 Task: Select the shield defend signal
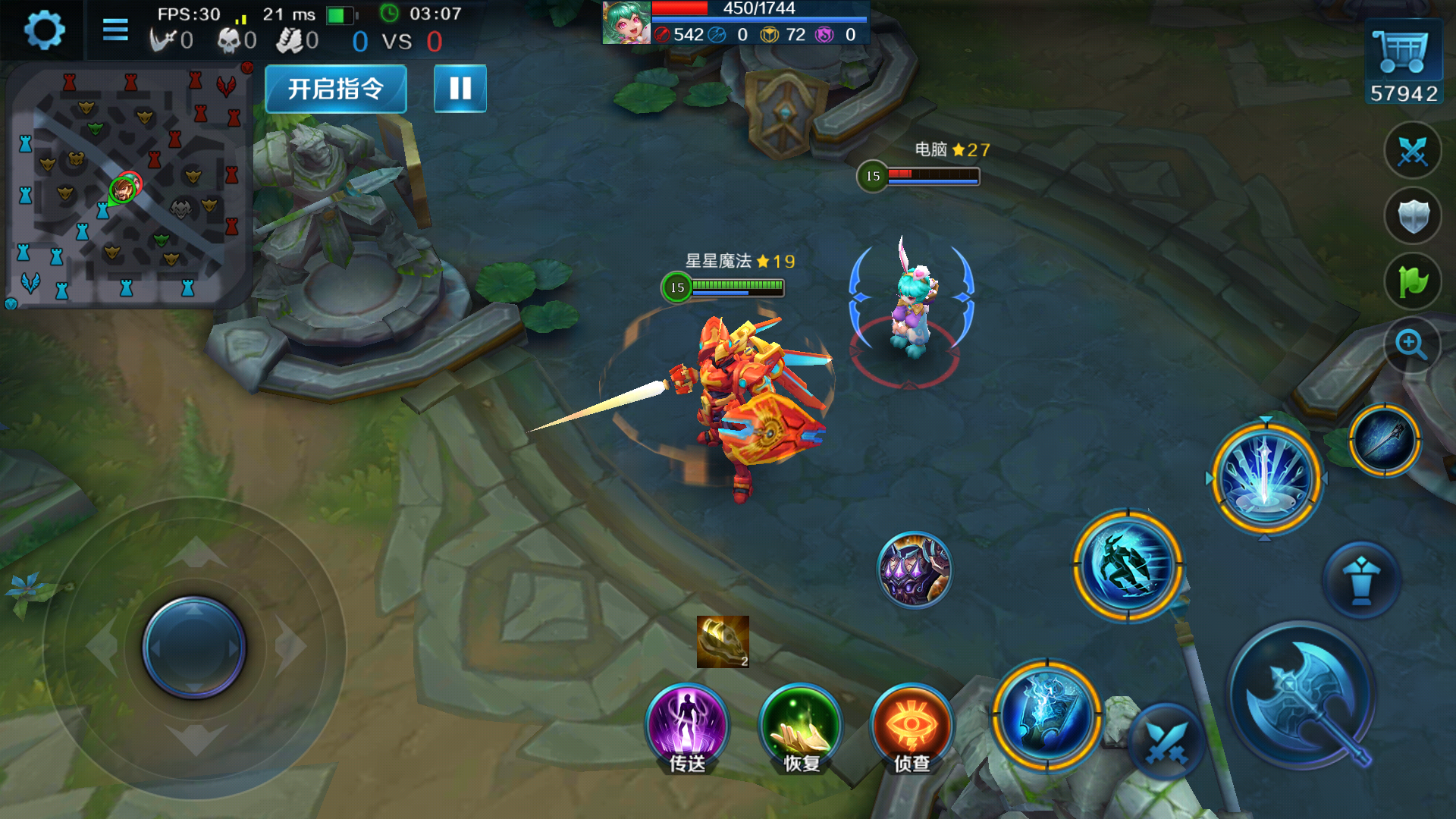1412,216
